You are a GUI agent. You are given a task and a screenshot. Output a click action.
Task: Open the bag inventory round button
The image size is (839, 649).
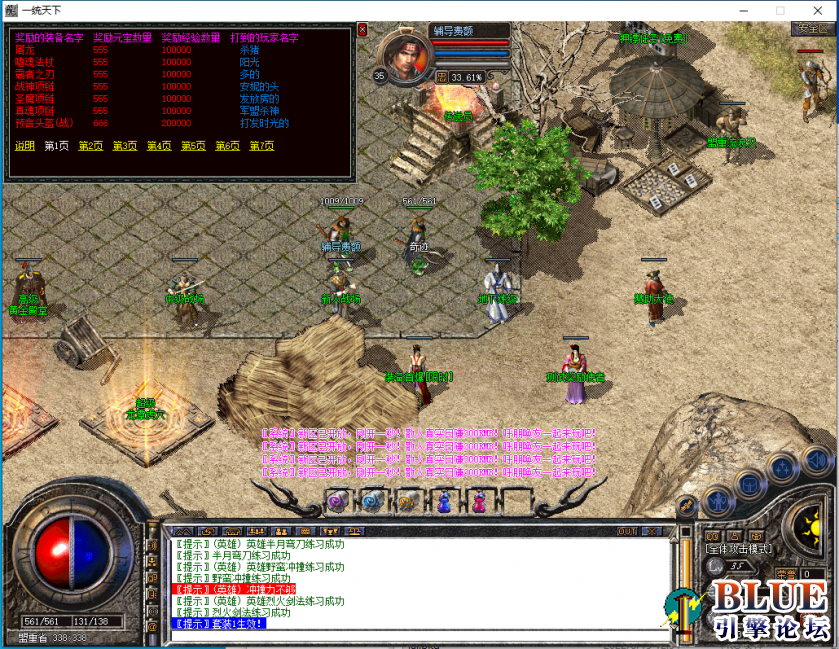749,485
